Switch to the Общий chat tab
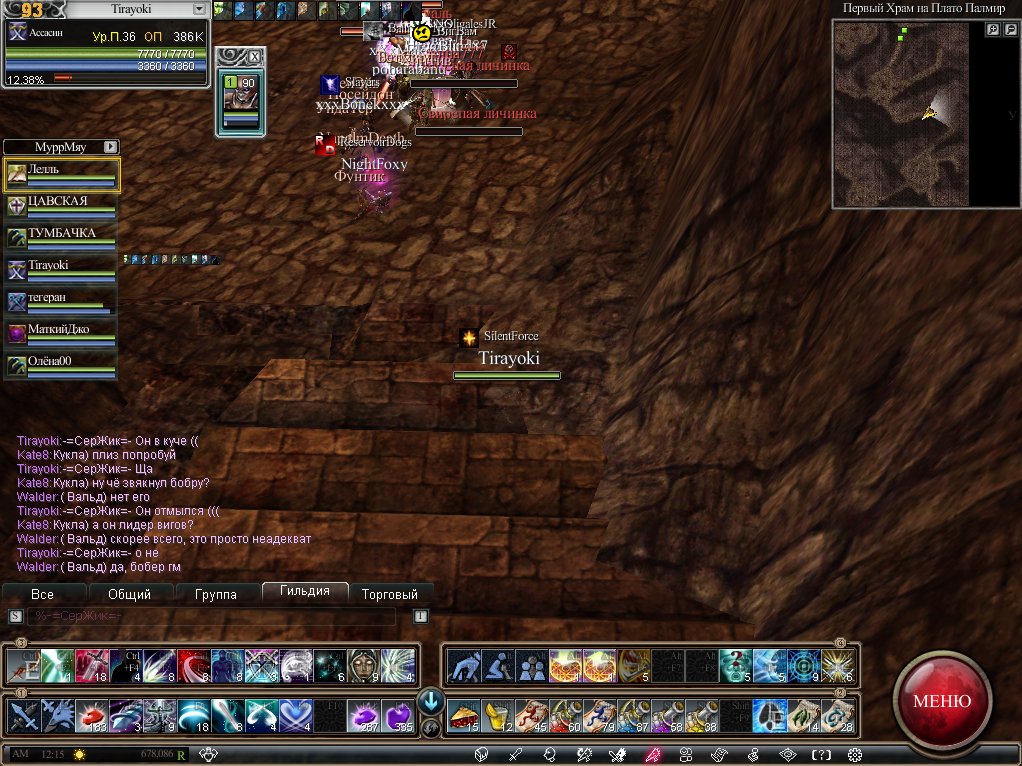This screenshot has height=766, width=1022. pyautogui.click(x=129, y=594)
